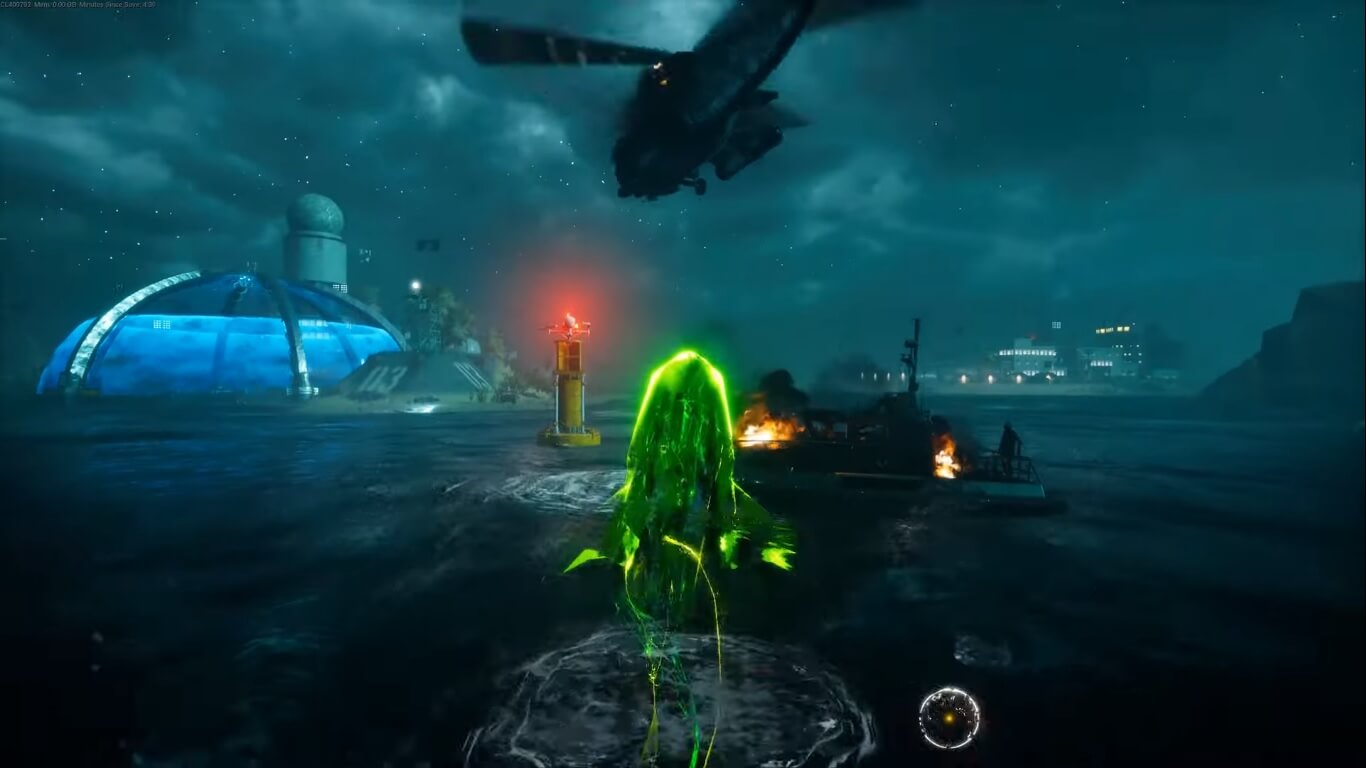Click the Mem 0.00 GB debug readout
The image size is (1366, 768).
click(x=55, y=4)
